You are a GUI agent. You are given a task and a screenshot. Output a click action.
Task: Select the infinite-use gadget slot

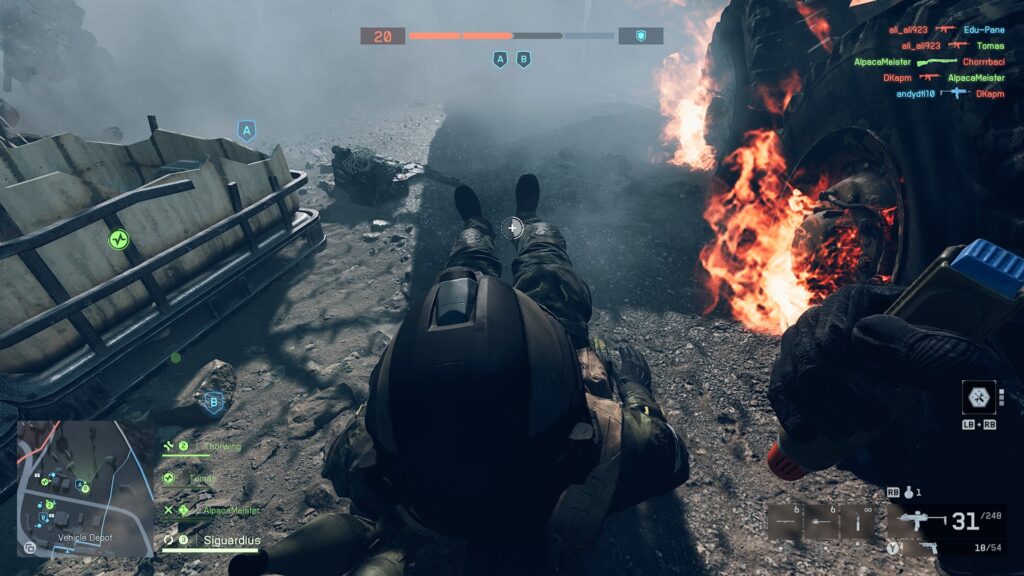coord(856,521)
